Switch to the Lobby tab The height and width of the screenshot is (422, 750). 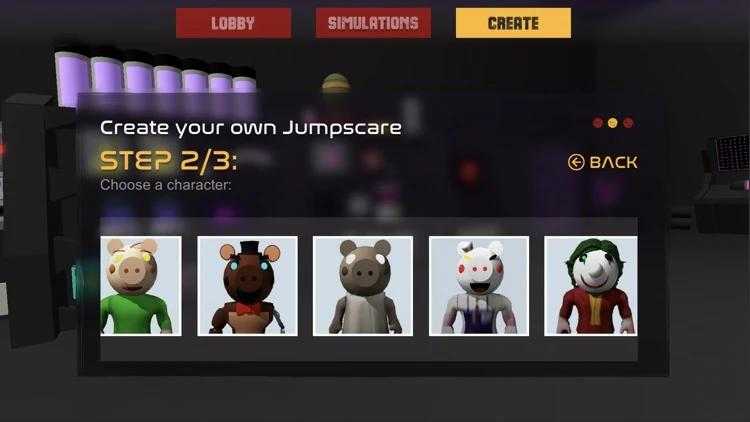point(233,23)
